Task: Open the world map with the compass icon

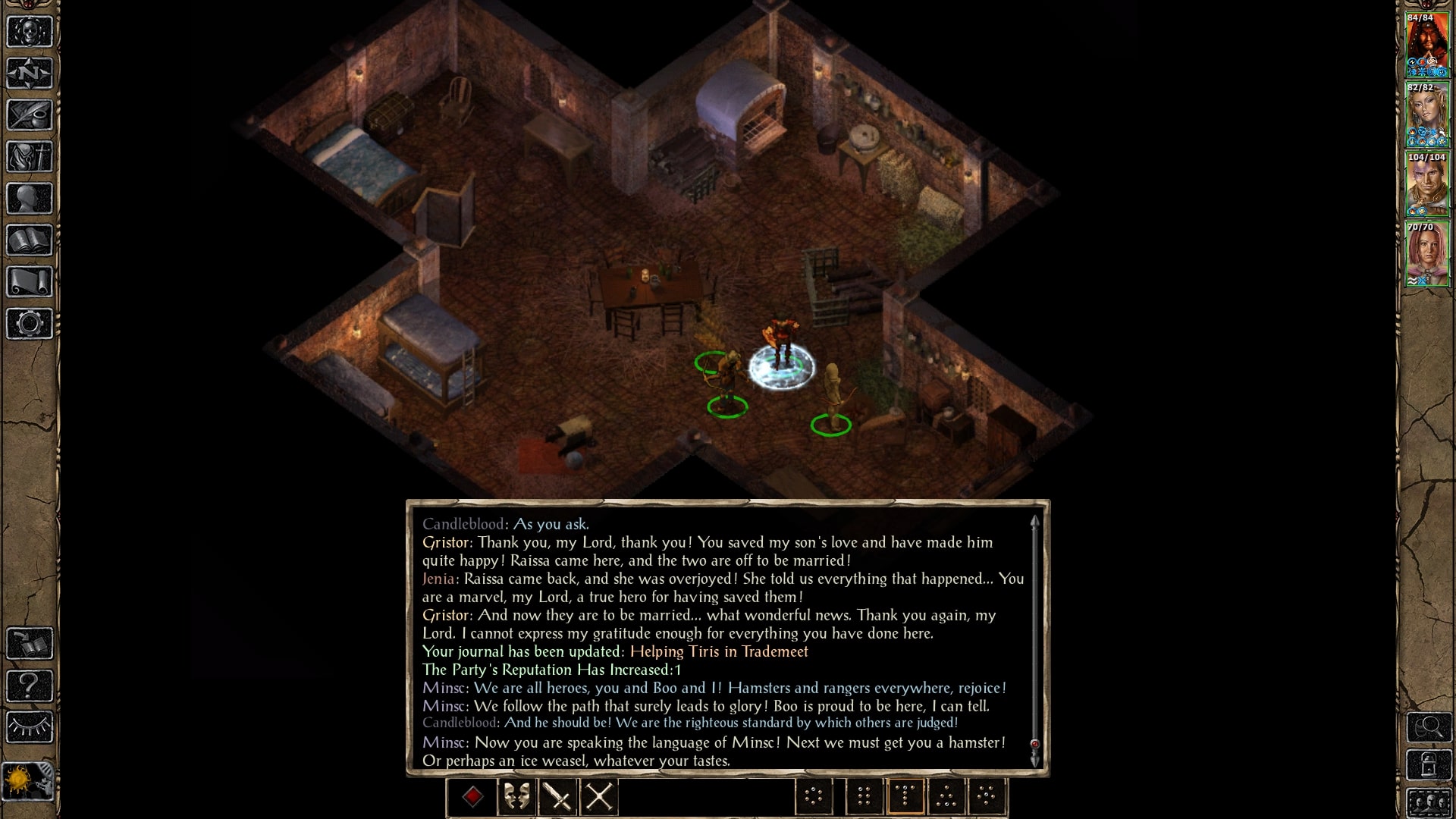Action: pyautogui.click(x=28, y=72)
